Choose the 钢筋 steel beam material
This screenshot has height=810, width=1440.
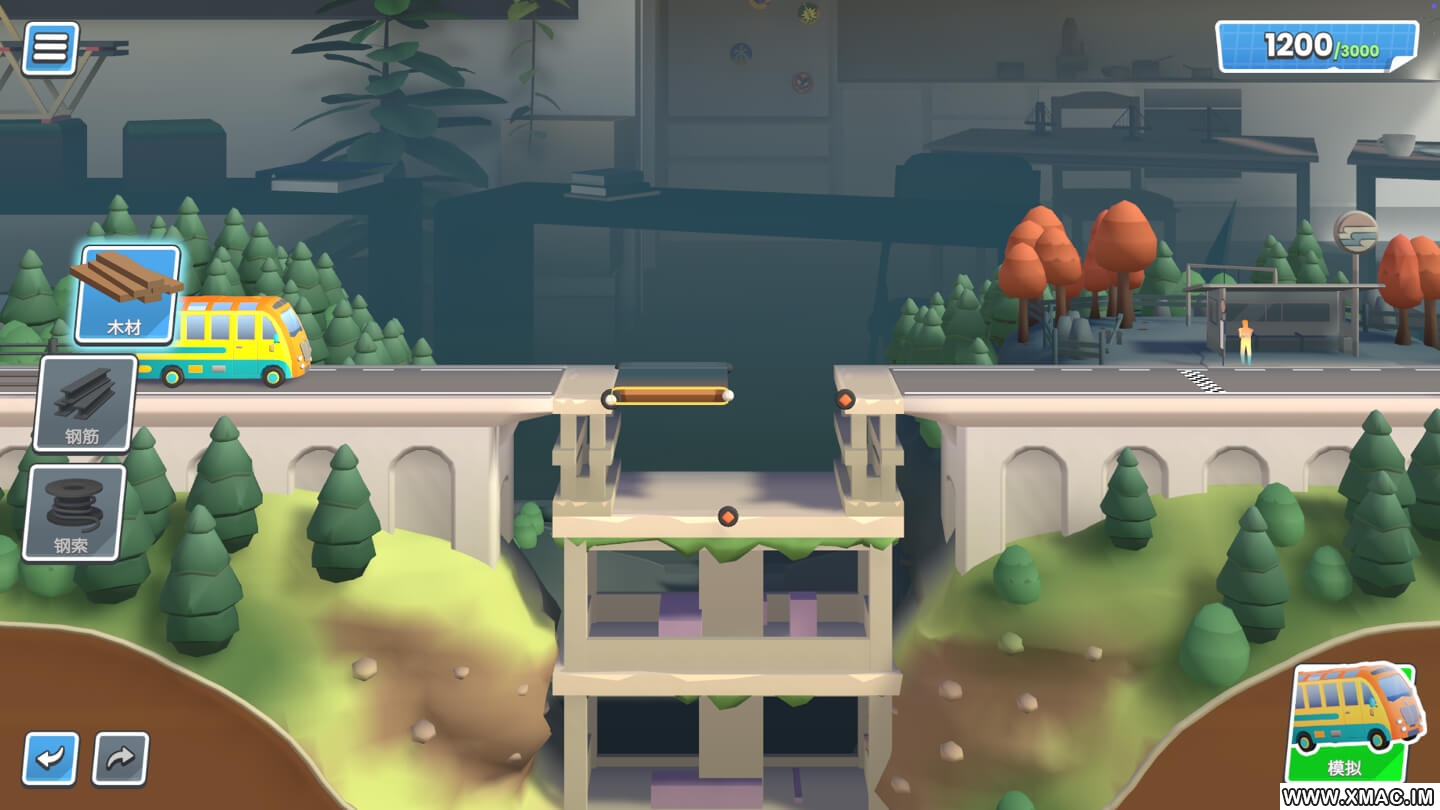click(86, 403)
